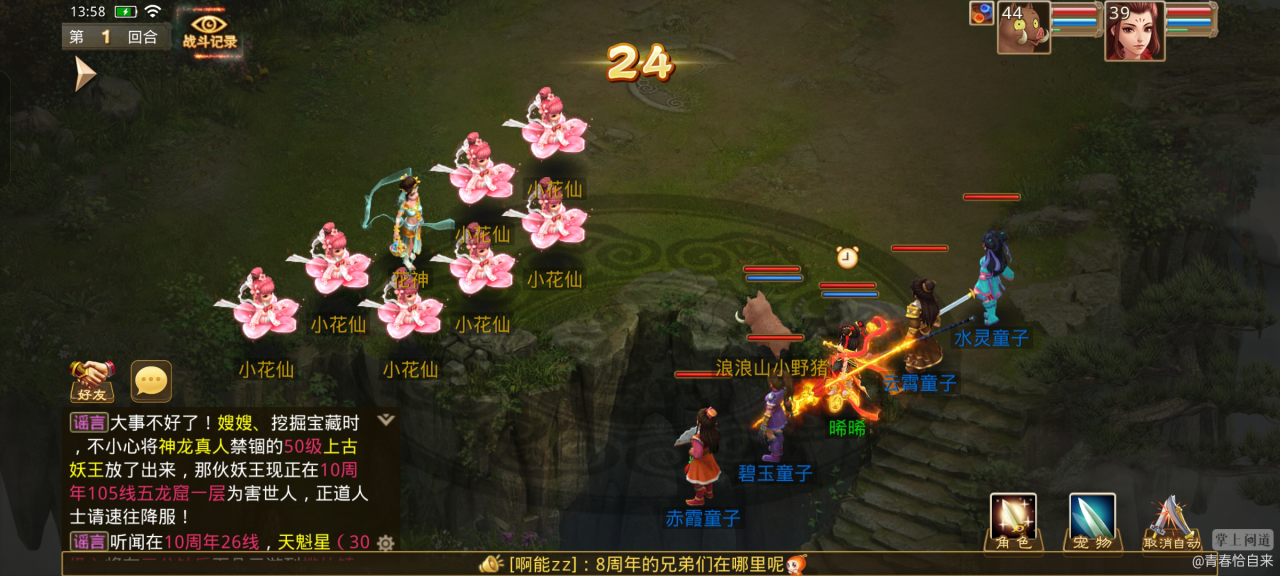1280x576 pixels.
Task: Click the arrow expander below the round counter
Action: 84,73
